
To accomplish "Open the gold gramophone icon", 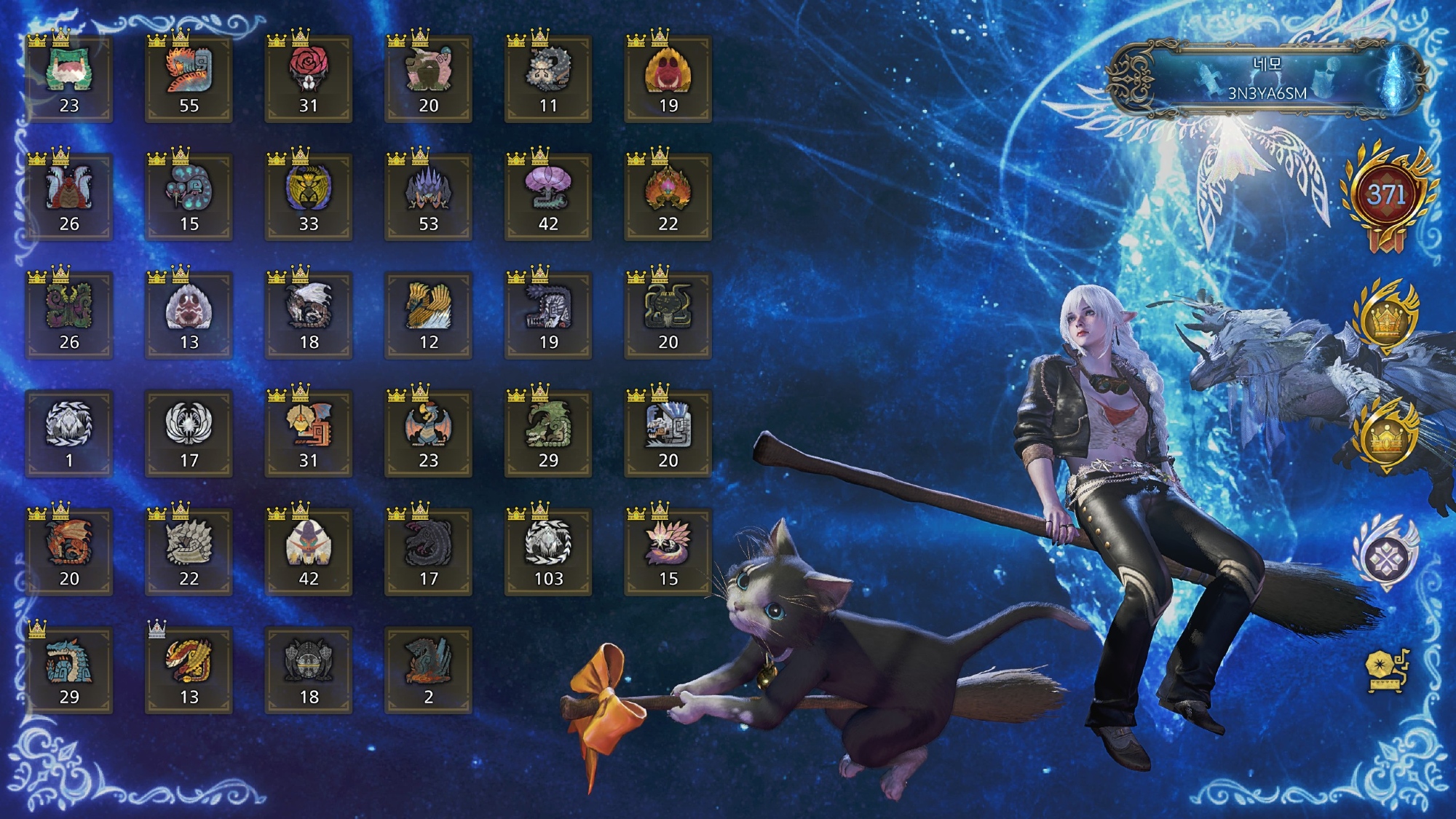I will [1386, 668].
